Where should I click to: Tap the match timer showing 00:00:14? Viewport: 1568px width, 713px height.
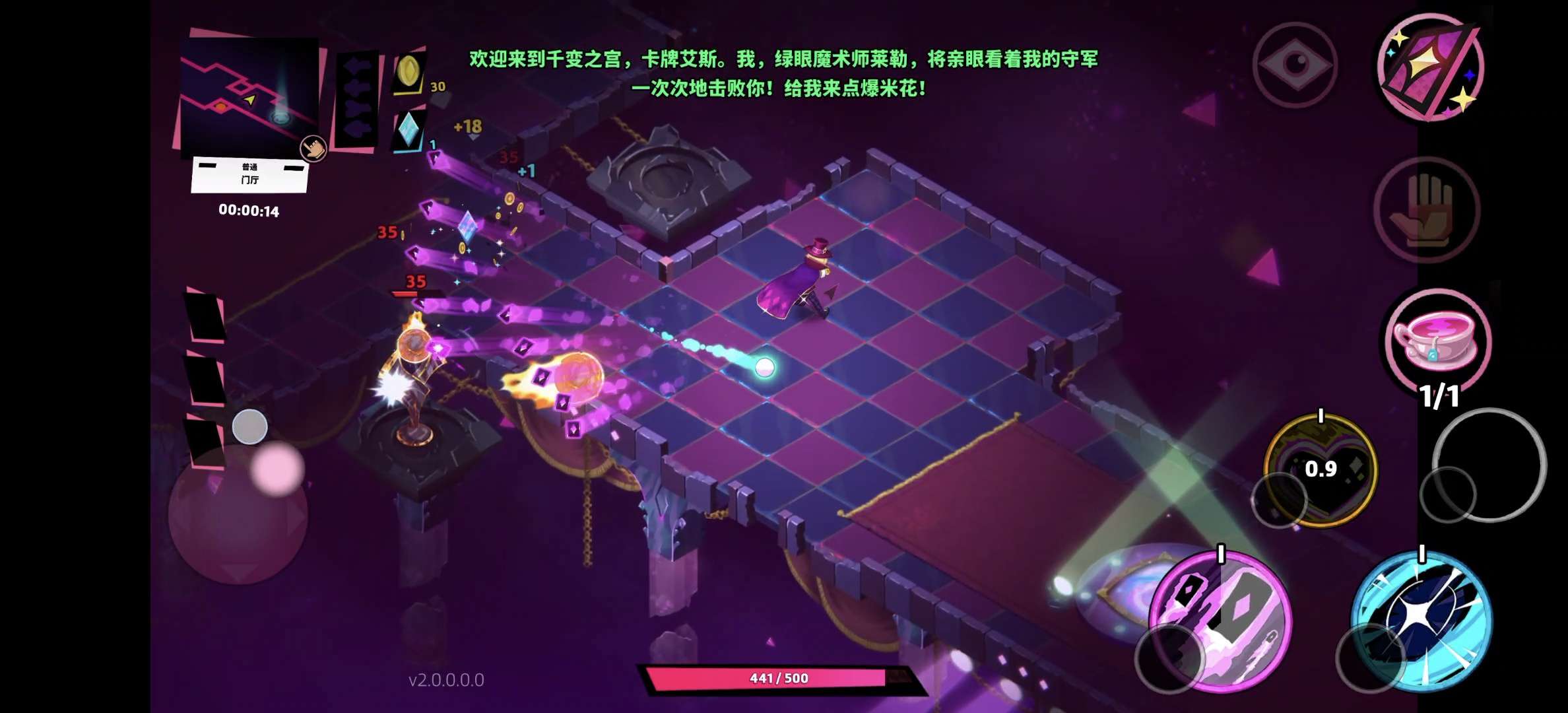(248, 210)
